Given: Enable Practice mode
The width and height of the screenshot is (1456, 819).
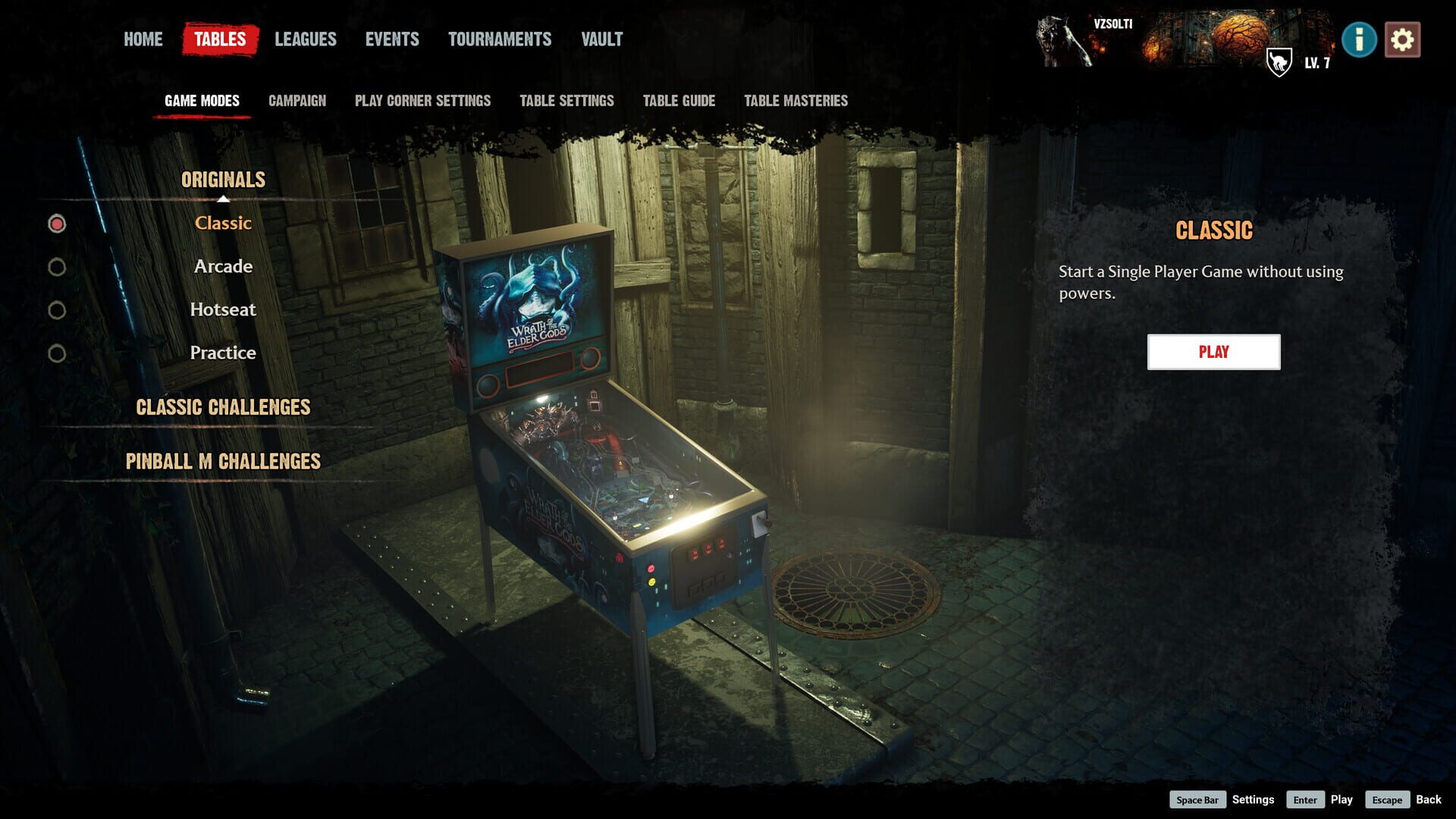Looking at the screenshot, I should pyautogui.click(x=223, y=352).
